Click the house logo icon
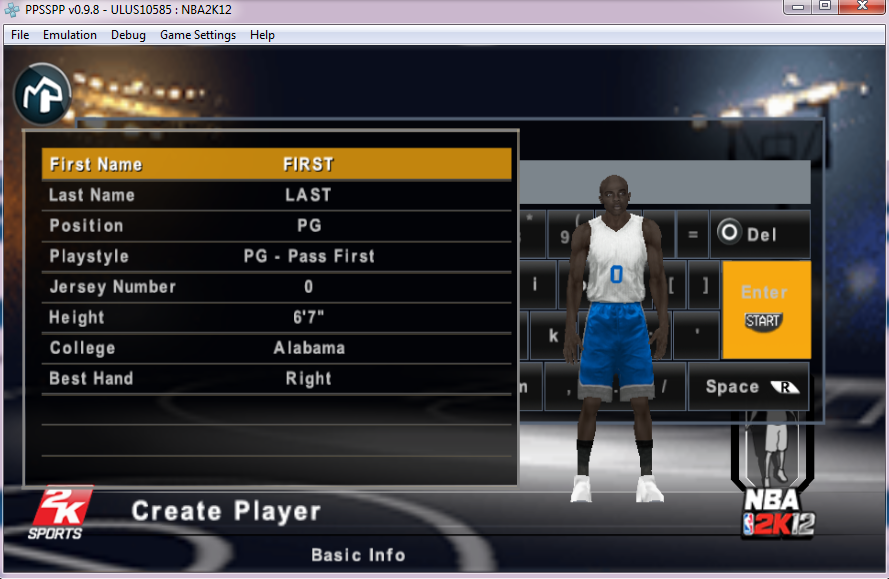The height and width of the screenshot is (579, 889). tap(42, 92)
